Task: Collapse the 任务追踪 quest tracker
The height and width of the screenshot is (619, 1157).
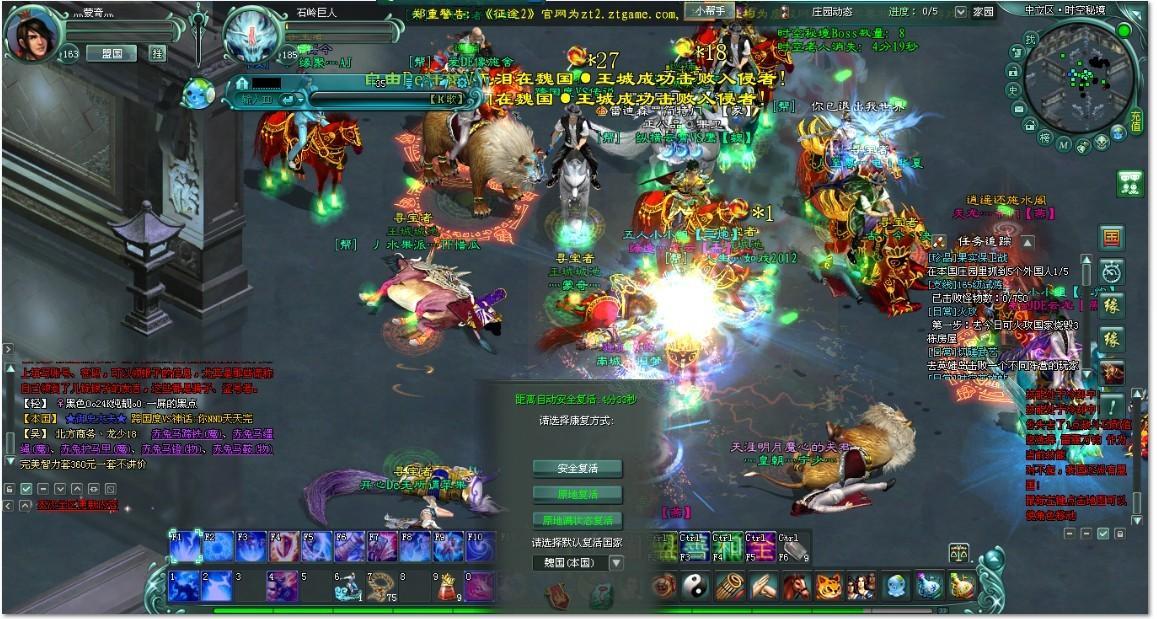Action: pyautogui.click(x=1028, y=241)
